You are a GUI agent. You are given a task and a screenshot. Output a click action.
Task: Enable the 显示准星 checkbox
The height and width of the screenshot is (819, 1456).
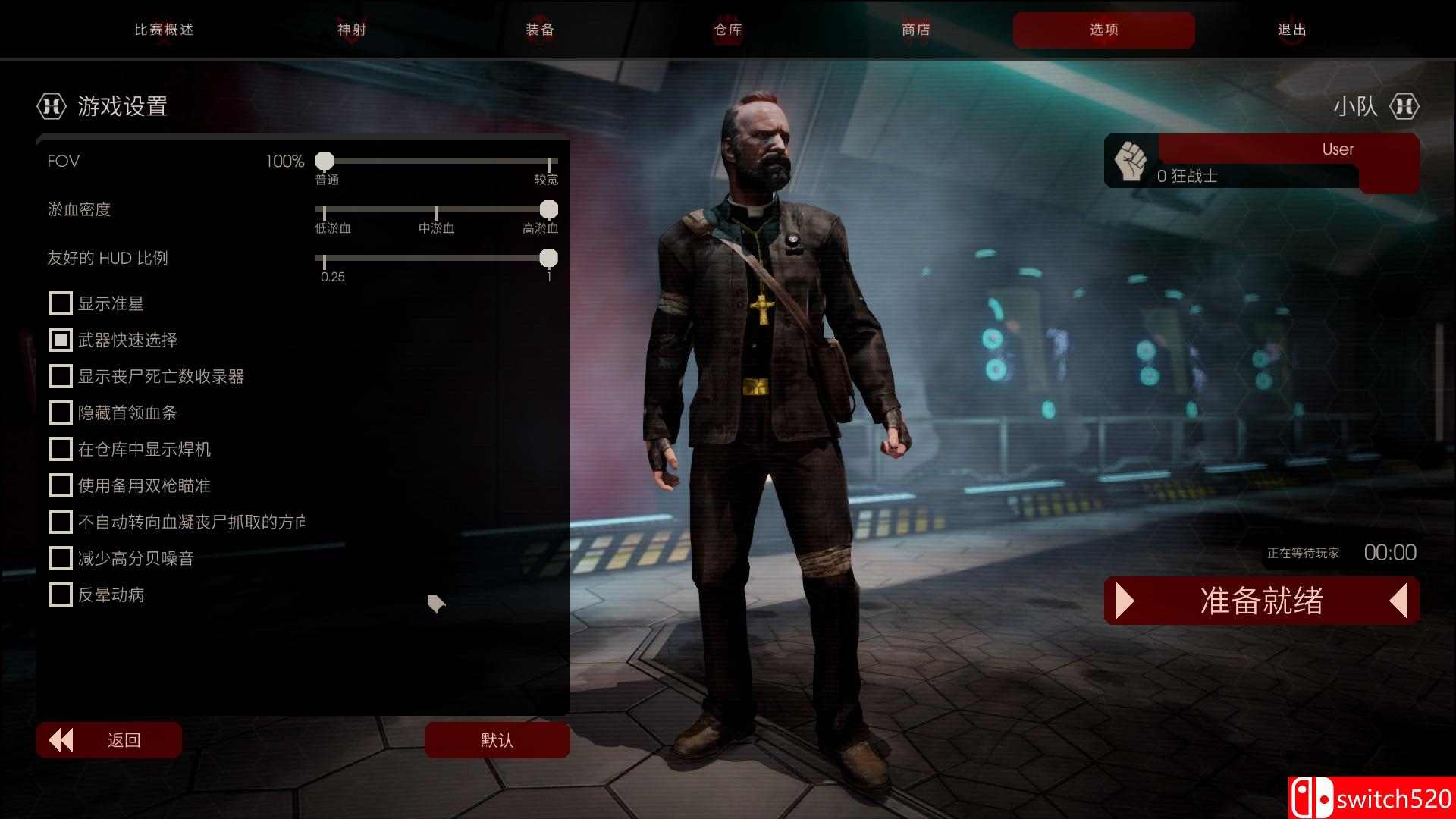point(61,303)
